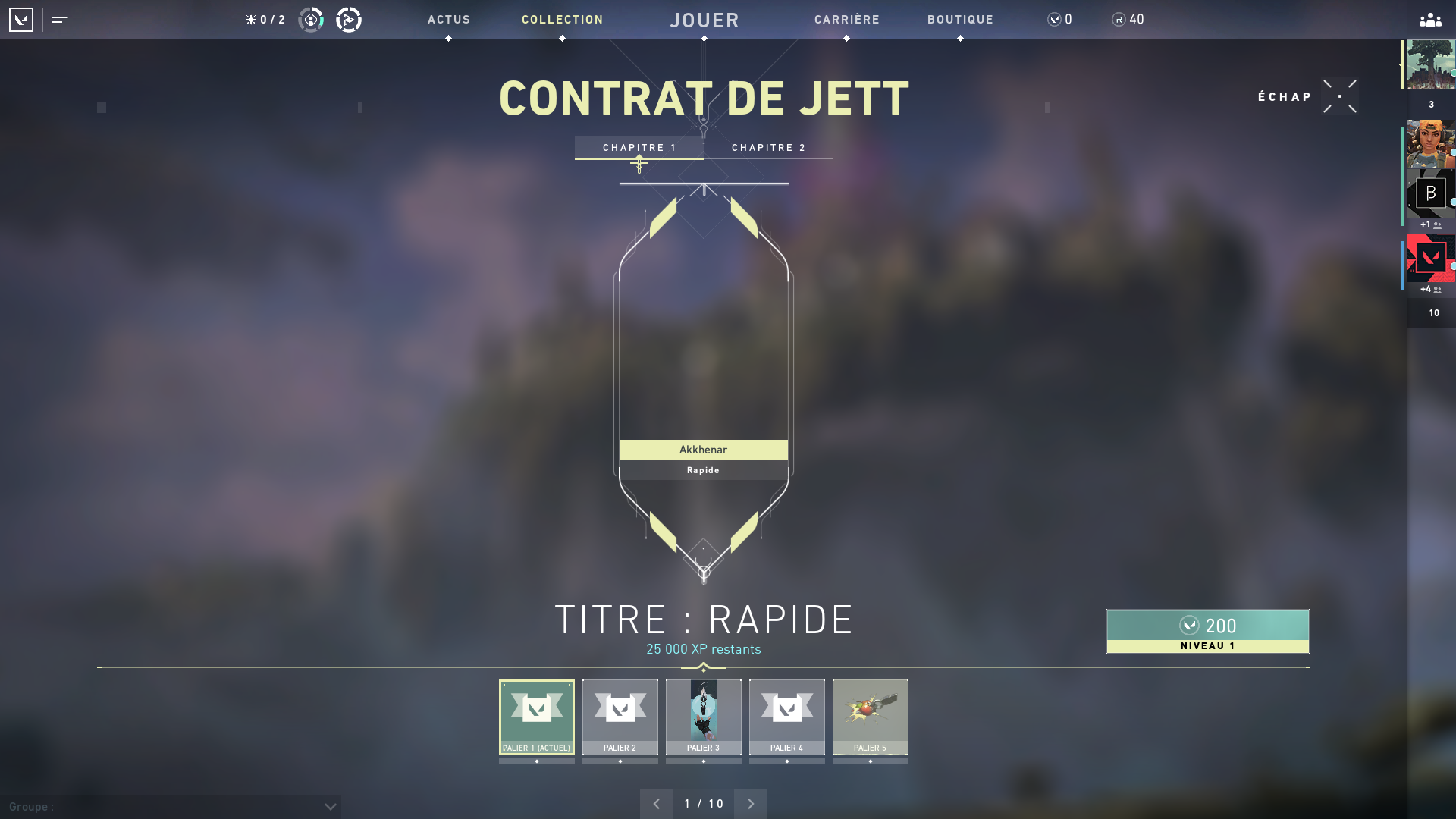
Task: Open the main menu hamburger icon
Action: (59, 20)
